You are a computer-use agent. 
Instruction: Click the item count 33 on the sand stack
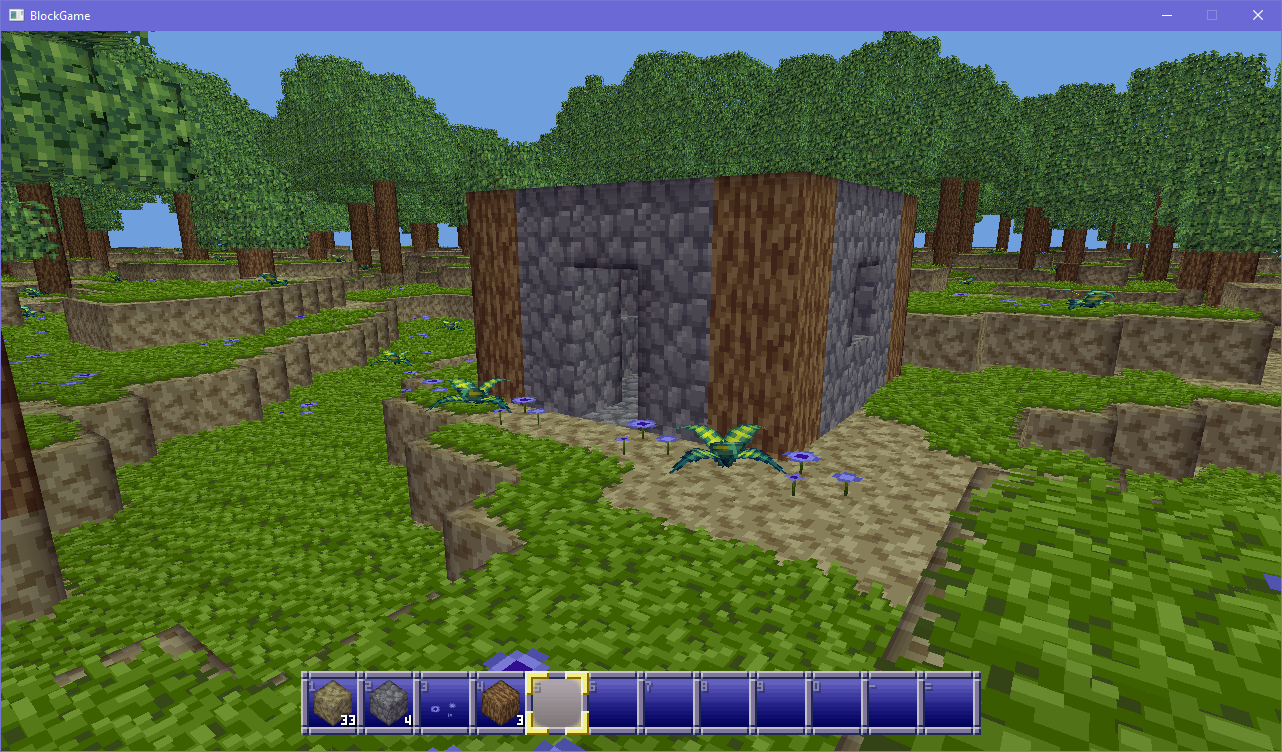[x=349, y=719]
